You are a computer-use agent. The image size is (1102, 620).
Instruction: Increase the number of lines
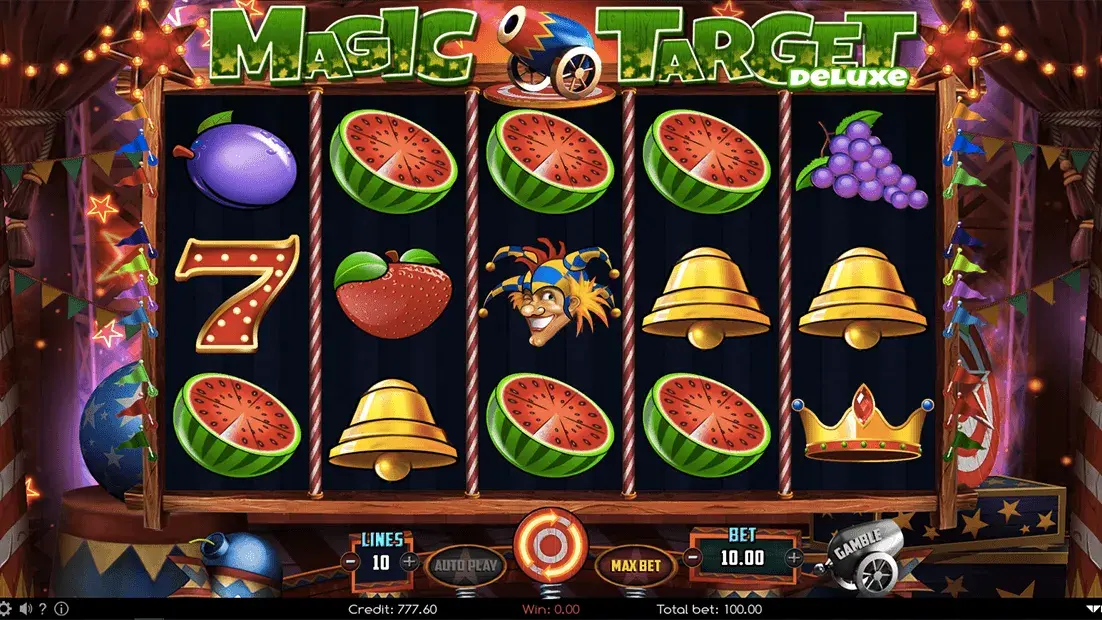409,562
